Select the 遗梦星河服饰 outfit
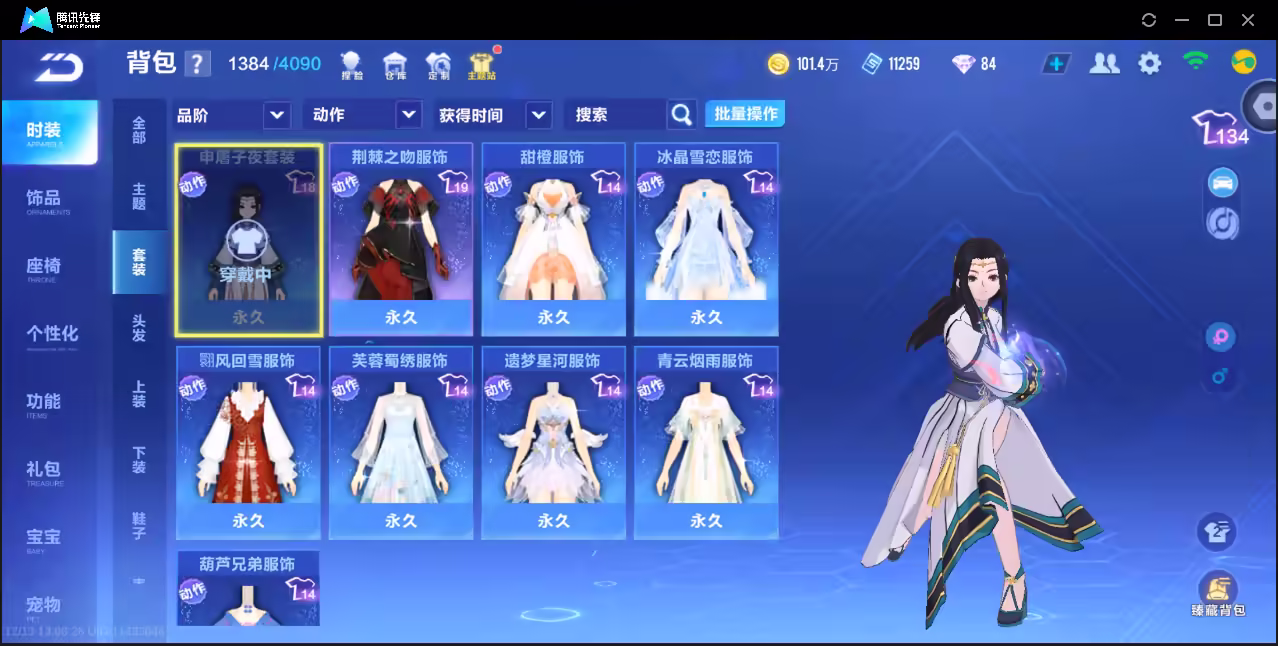 [x=553, y=443]
